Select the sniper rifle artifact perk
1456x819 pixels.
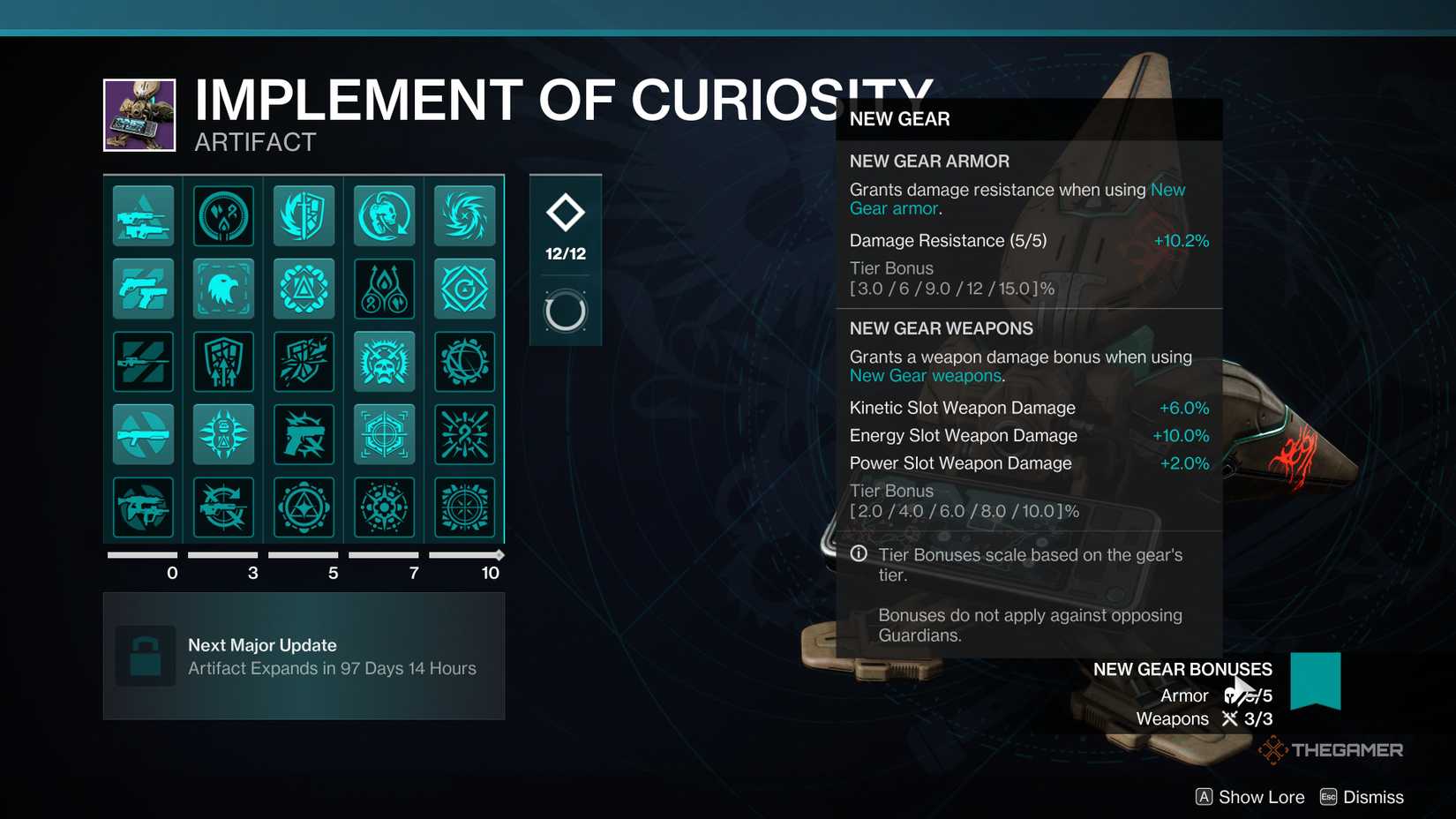[143, 361]
